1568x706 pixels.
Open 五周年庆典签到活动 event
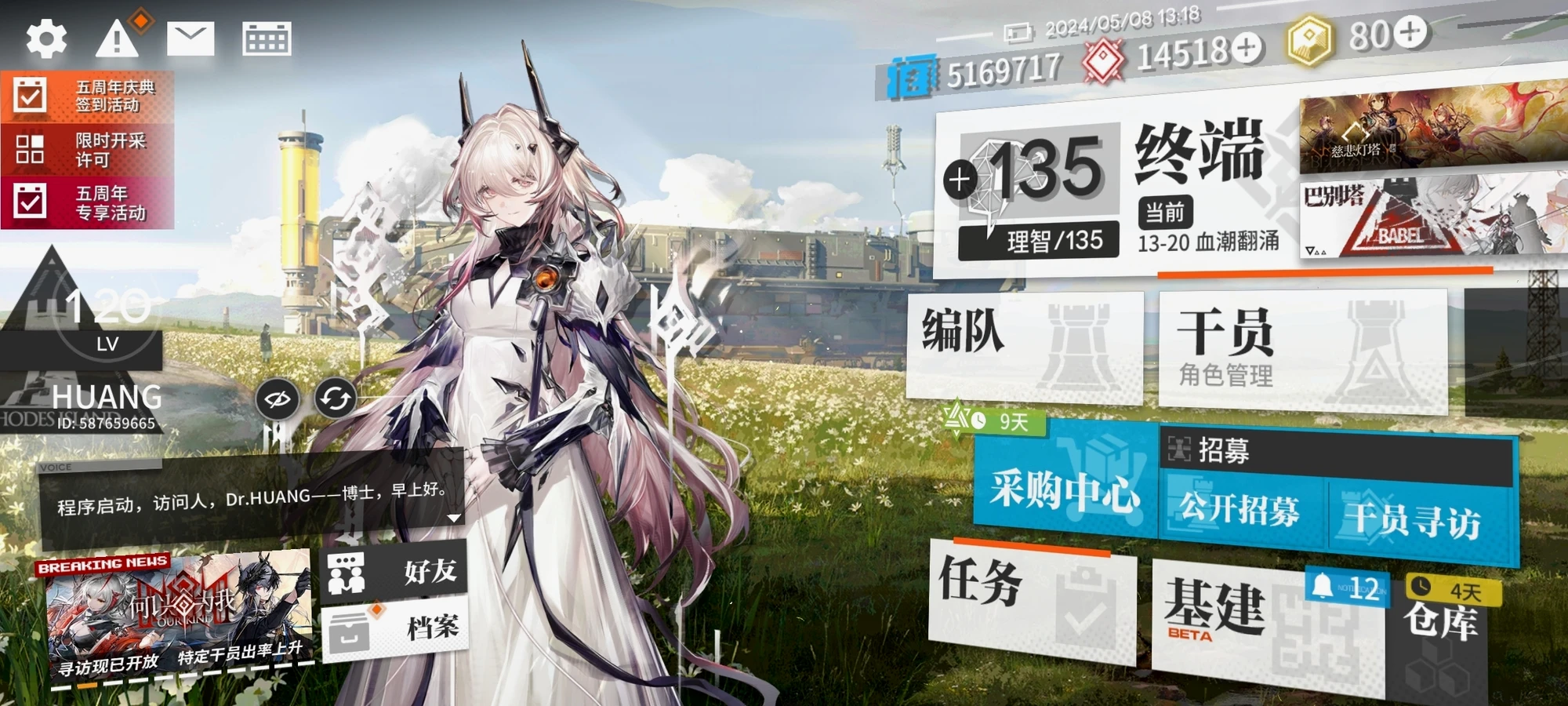click(x=87, y=96)
